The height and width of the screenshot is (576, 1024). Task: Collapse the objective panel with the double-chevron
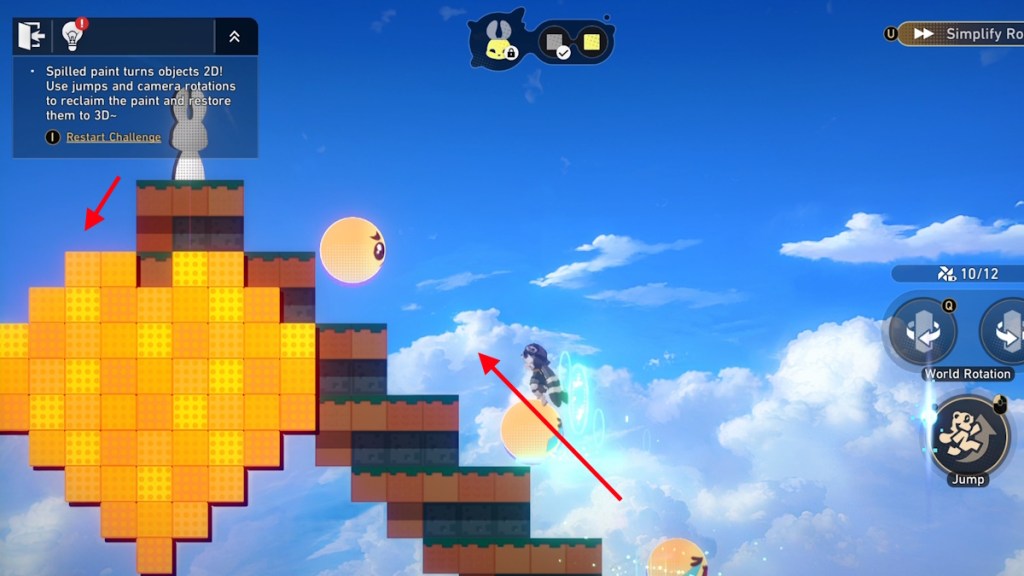(234, 37)
